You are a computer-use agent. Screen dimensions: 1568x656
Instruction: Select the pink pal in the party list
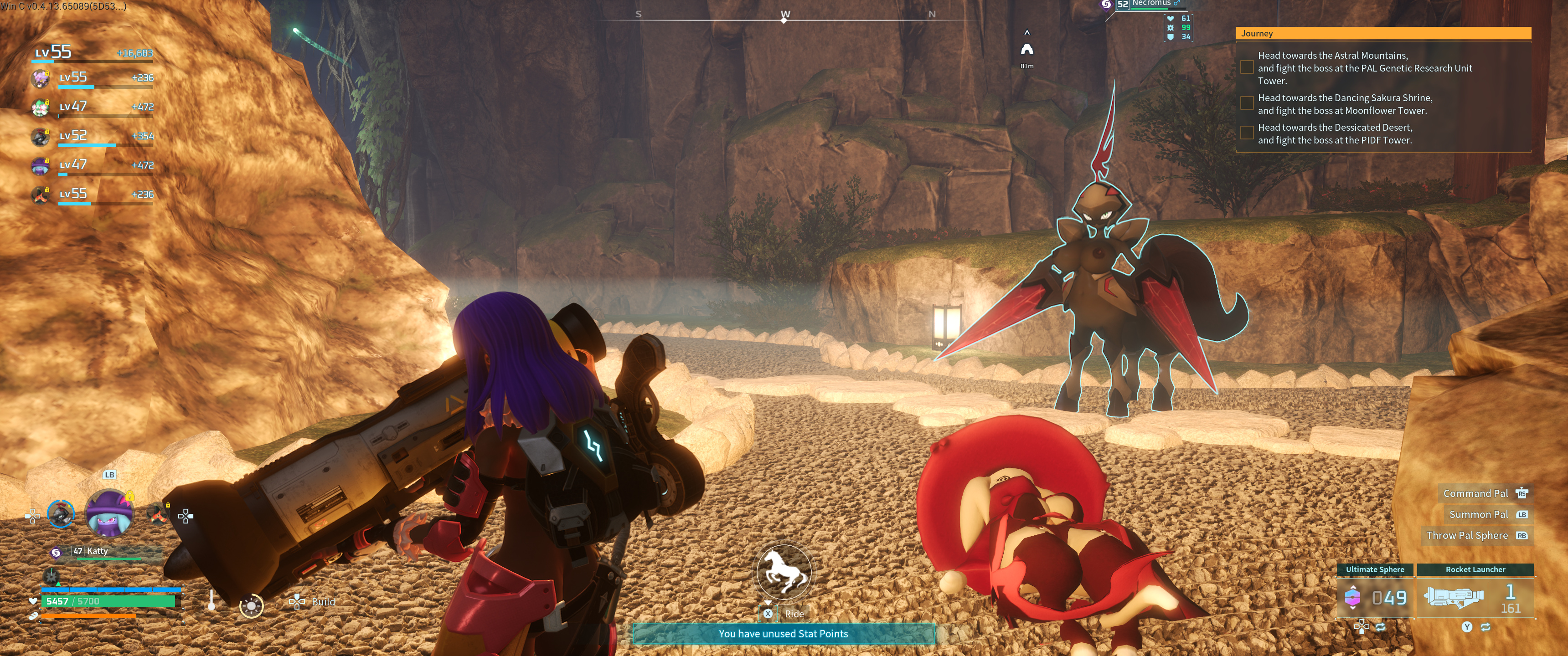coord(40,78)
